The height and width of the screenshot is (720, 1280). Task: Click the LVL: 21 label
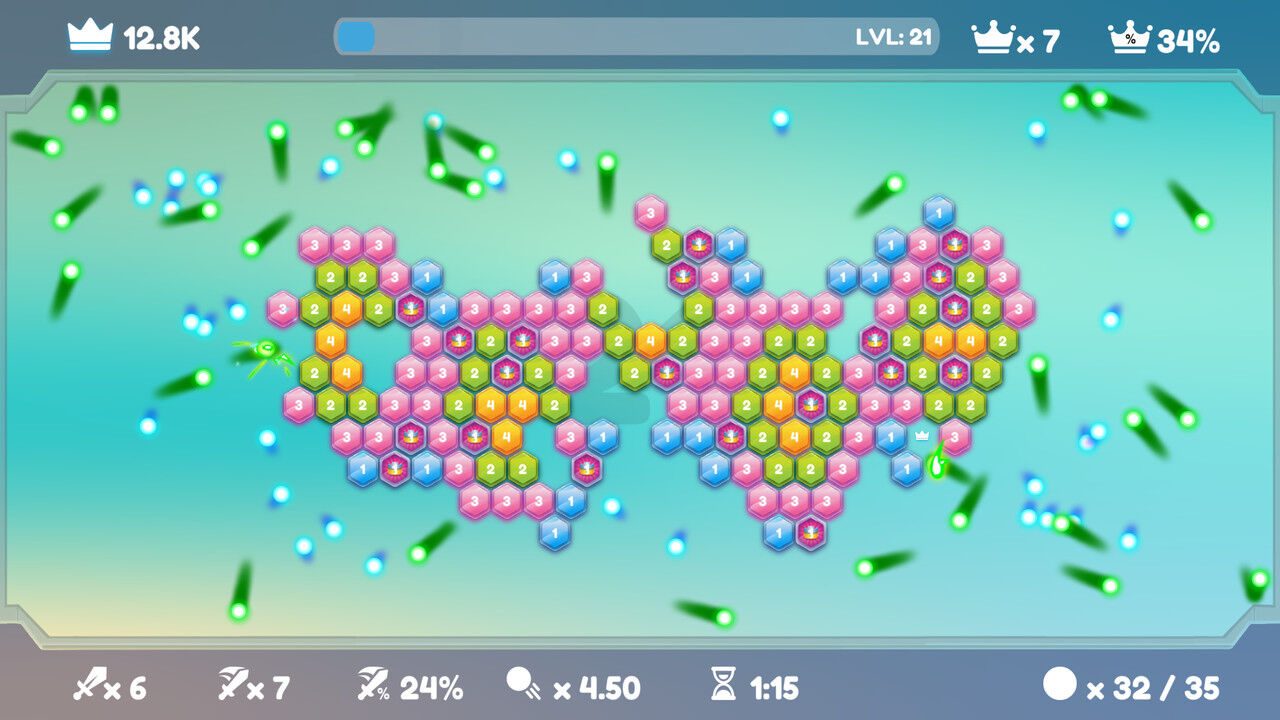click(895, 35)
